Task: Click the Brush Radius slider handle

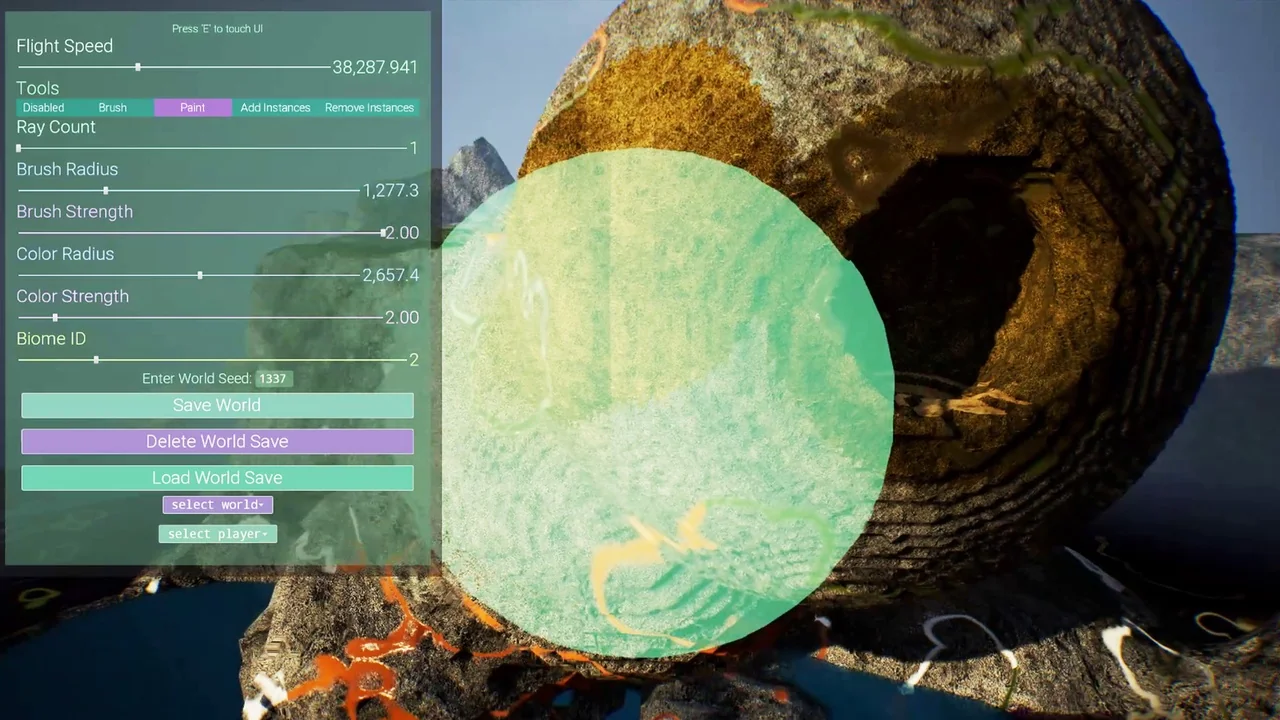Action: pyautogui.click(x=106, y=190)
